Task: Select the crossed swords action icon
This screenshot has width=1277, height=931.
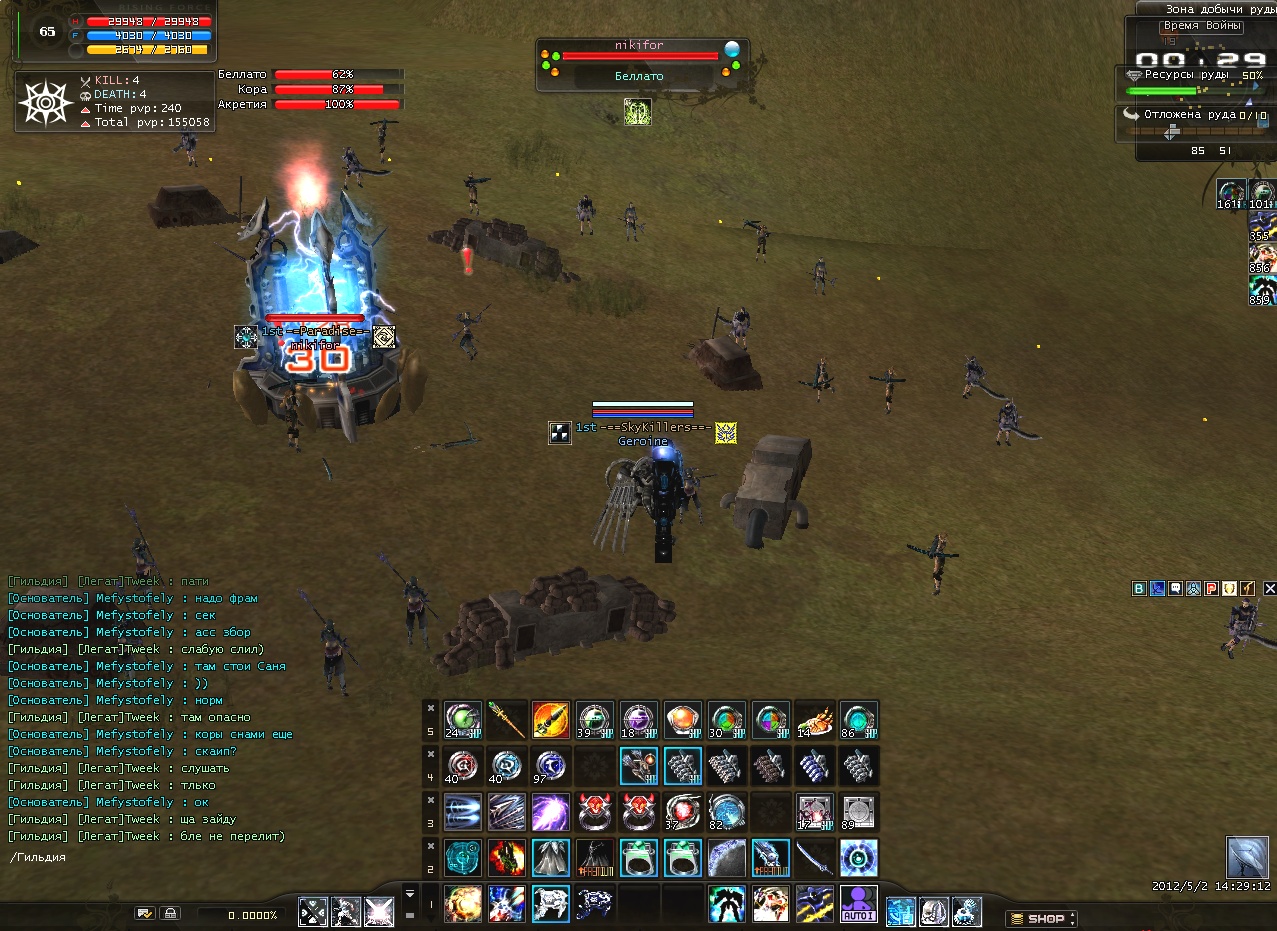Action: click(314, 912)
